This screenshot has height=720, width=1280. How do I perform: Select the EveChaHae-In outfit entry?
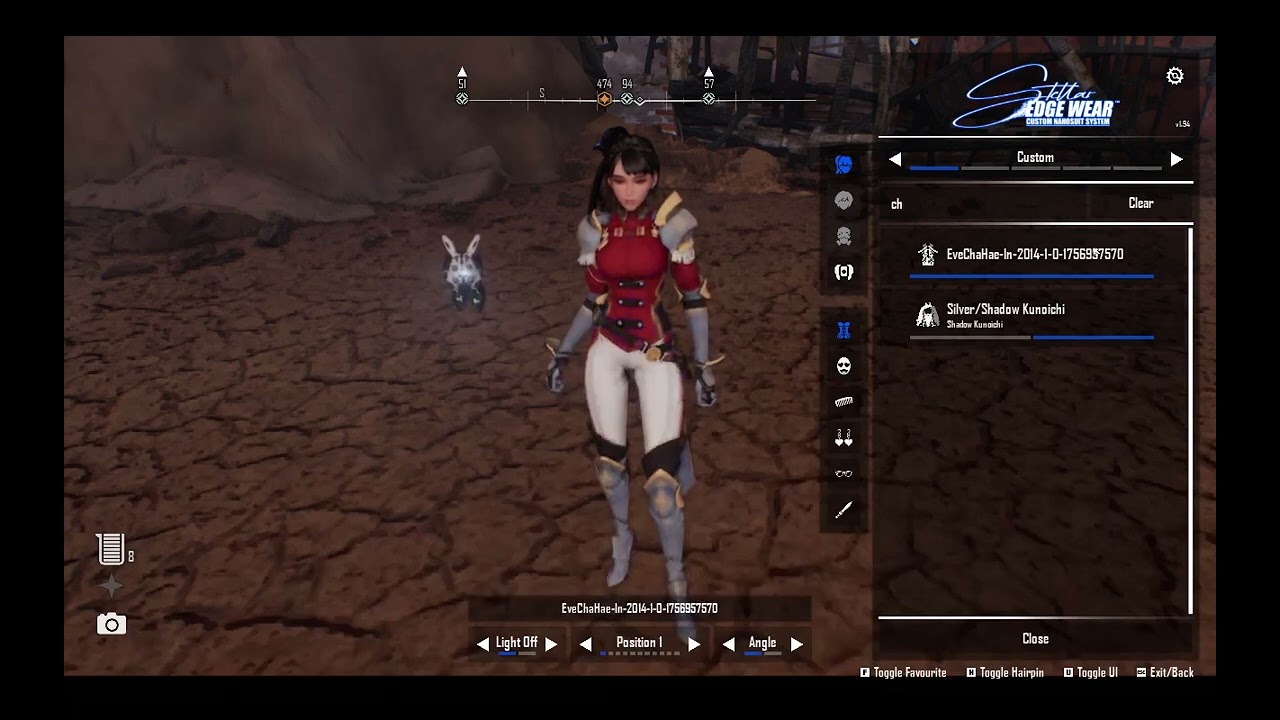(x=1034, y=255)
